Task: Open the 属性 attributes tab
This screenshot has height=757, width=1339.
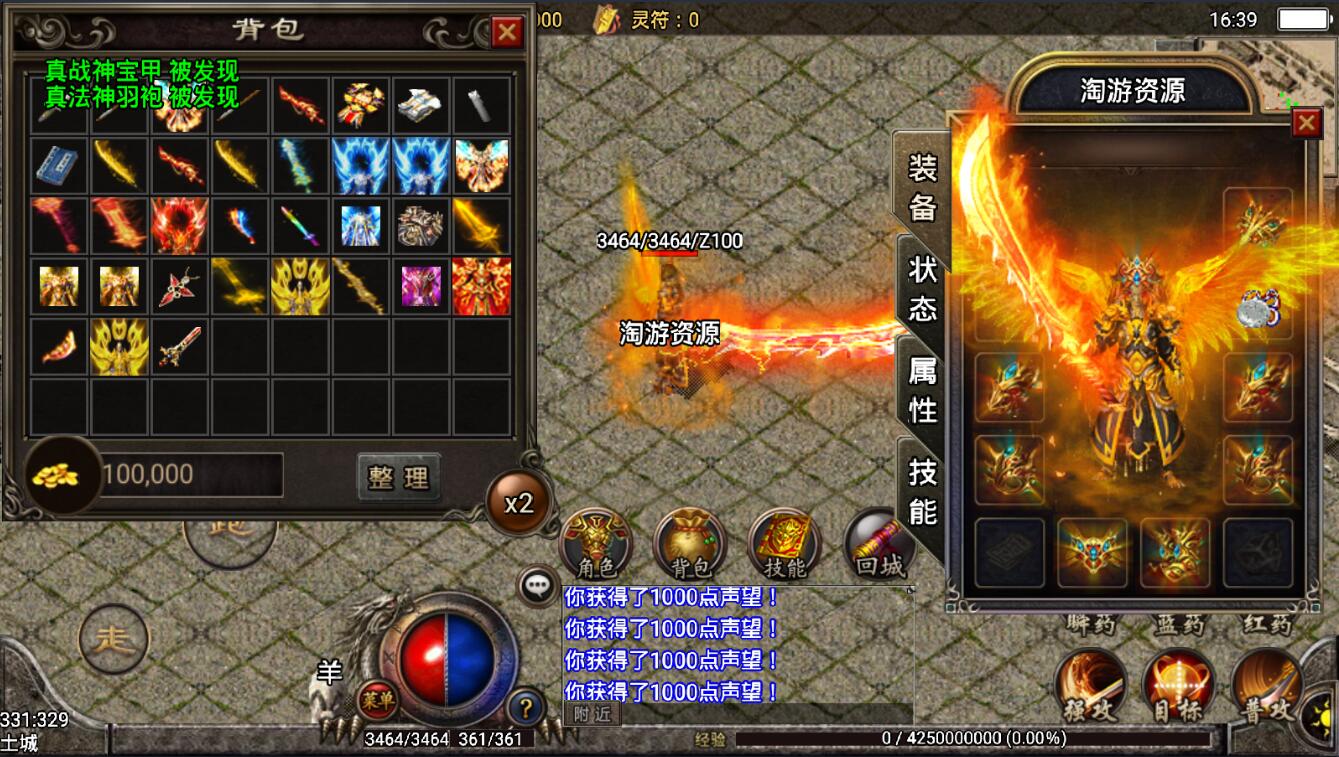Action: [x=922, y=390]
